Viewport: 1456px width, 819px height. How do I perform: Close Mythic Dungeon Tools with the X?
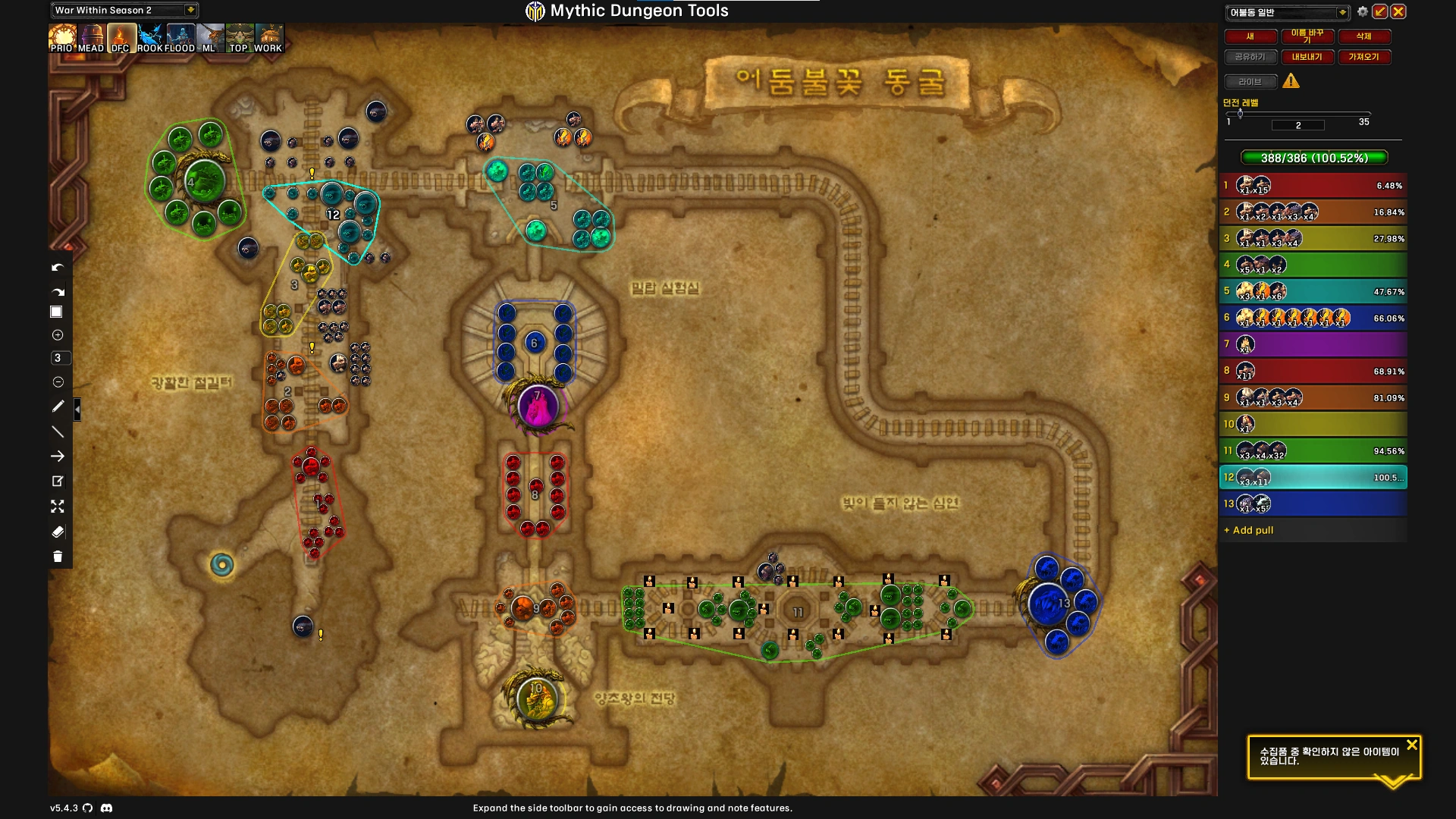pos(1398,11)
